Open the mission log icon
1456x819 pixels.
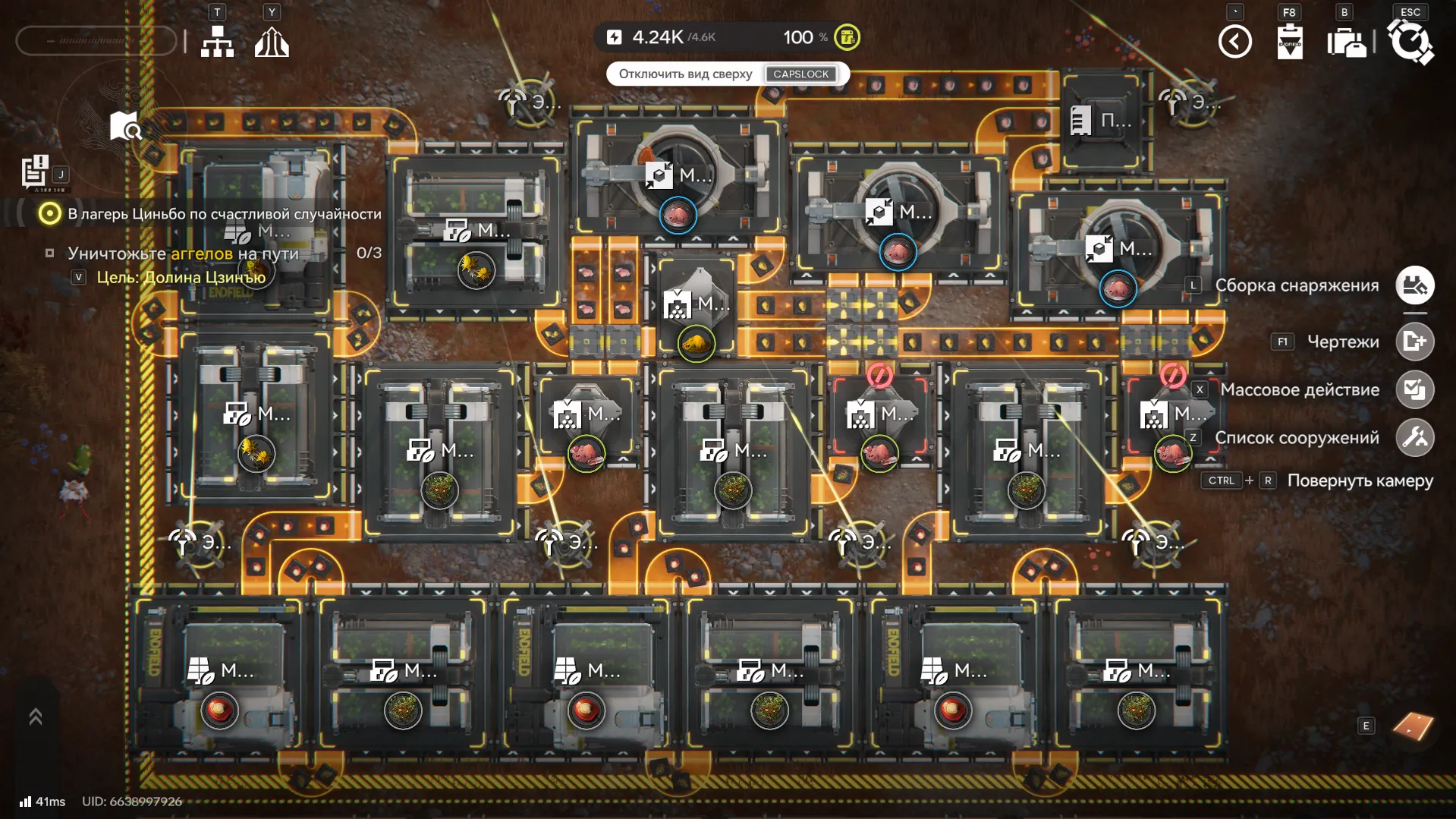35,171
